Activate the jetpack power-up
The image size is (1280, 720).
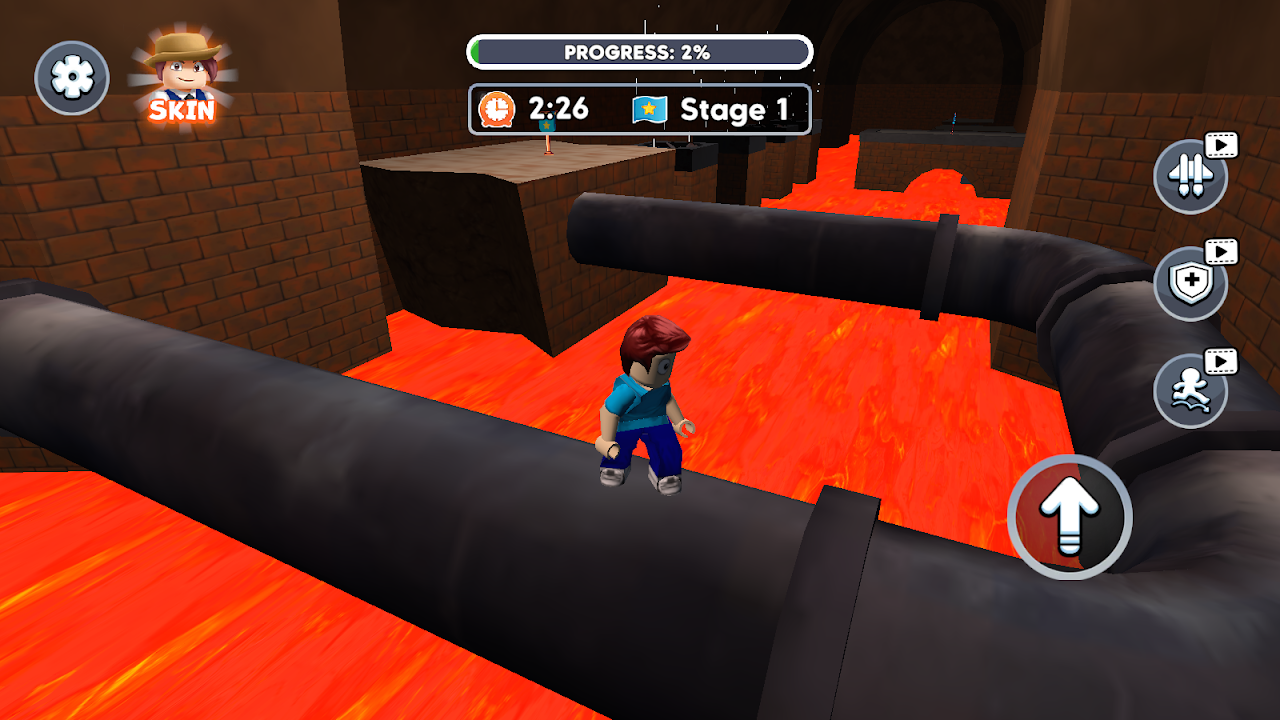click(1190, 176)
